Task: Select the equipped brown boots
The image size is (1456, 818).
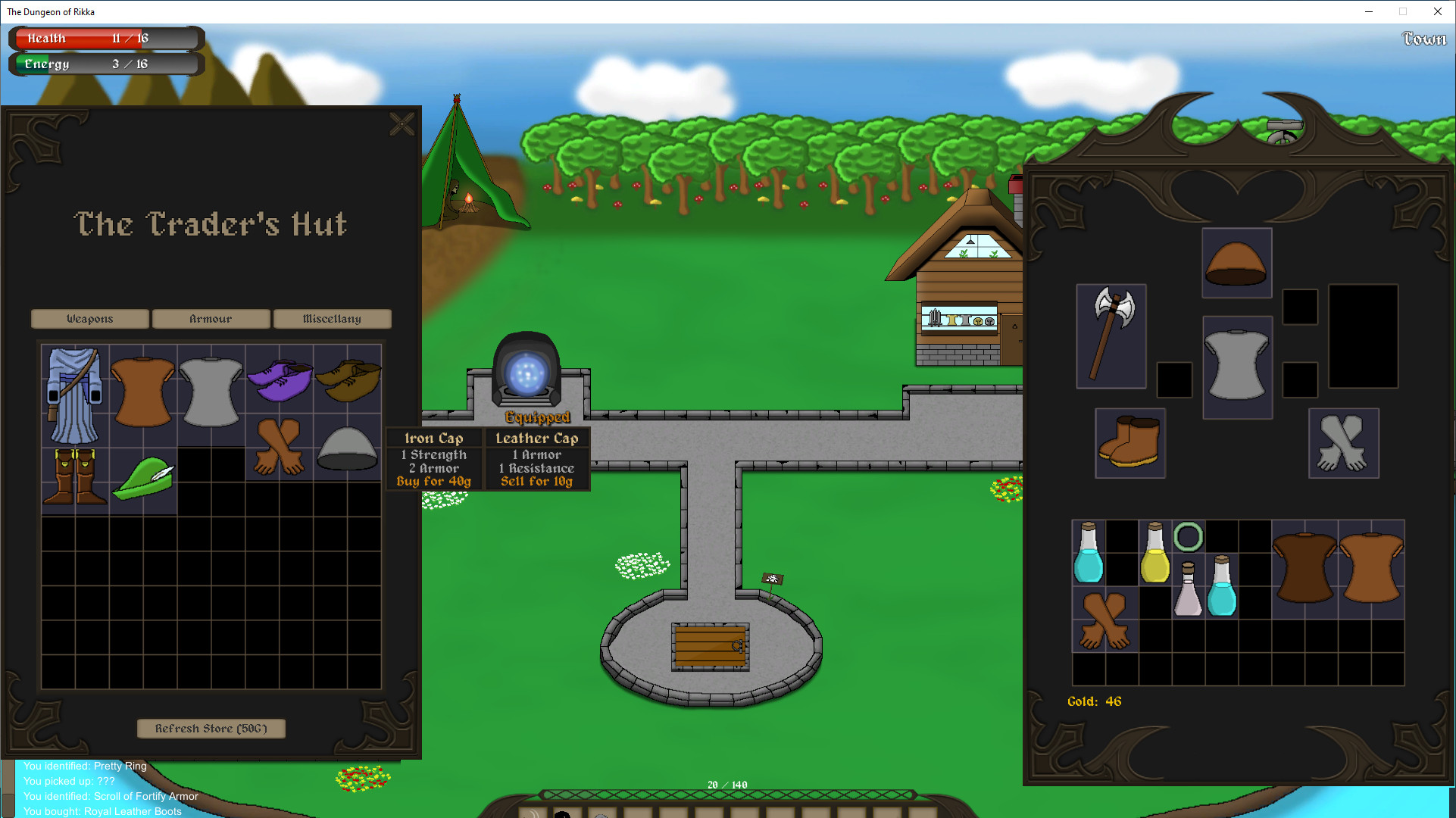Action: point(1129,443)
